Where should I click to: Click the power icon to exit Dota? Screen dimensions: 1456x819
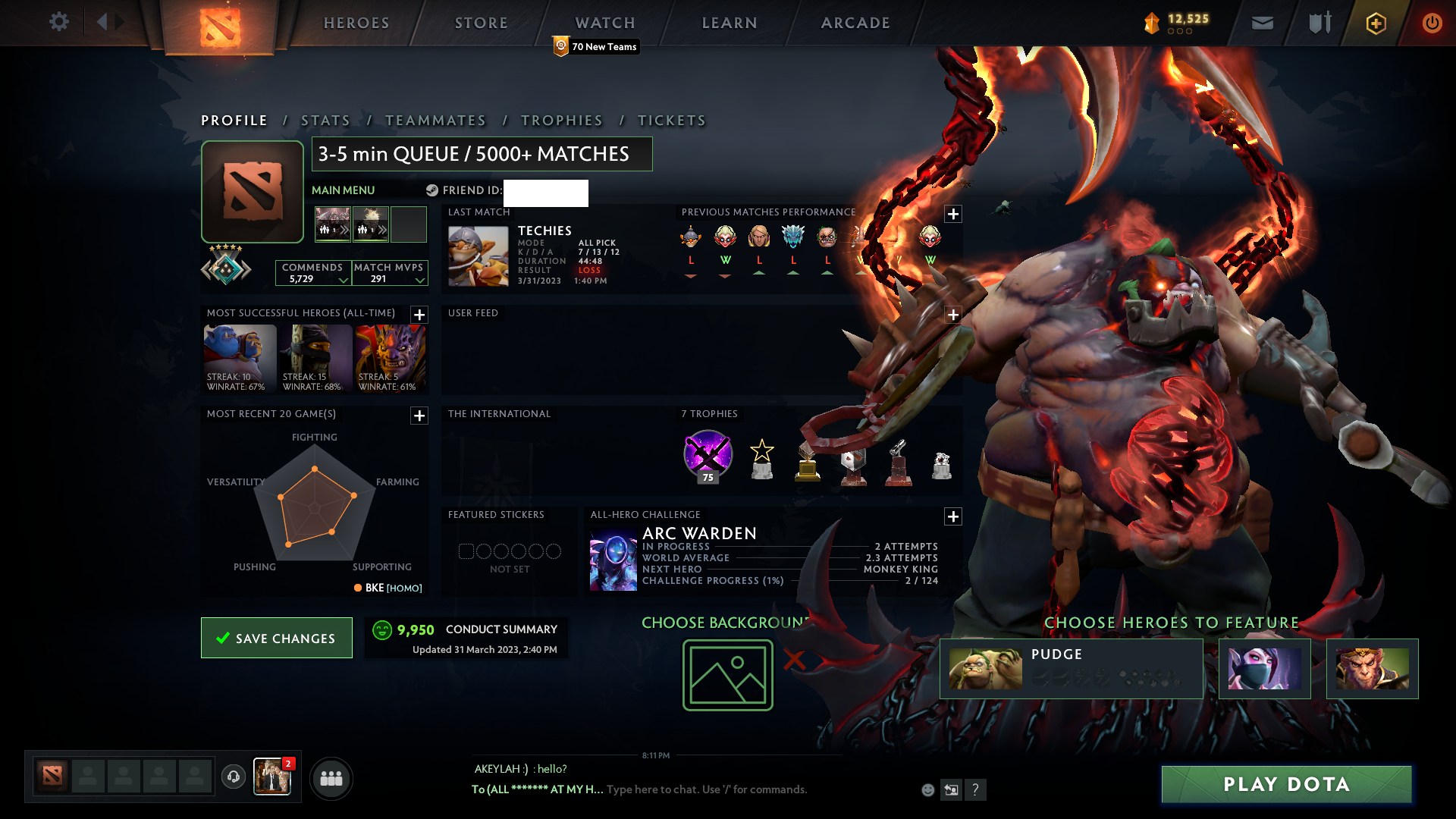1432,22
